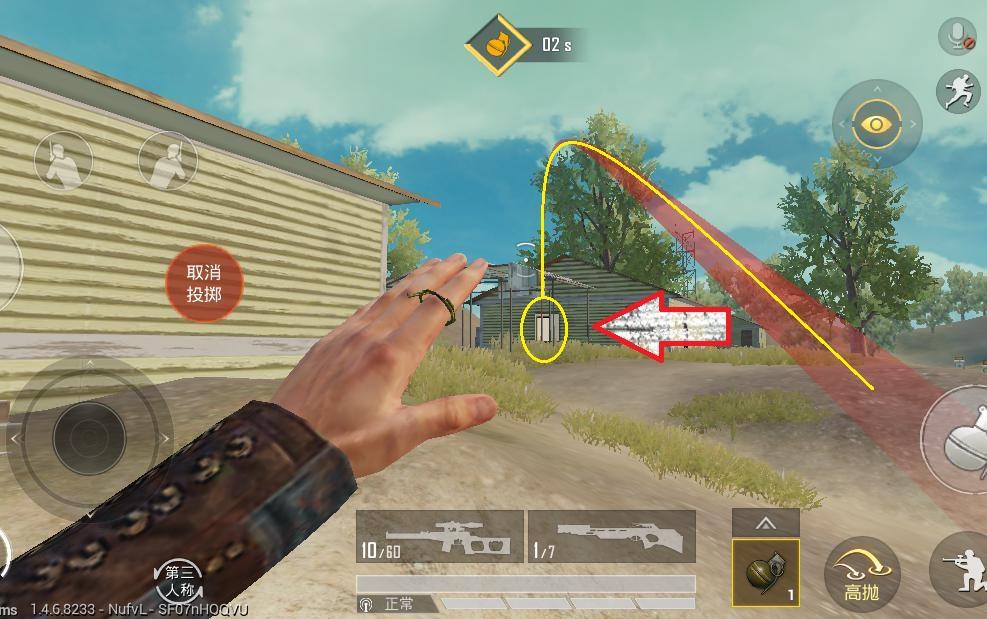Viewport: 987px width, 619px height.
Task: Tap the centre of the movement joystick
Action: pyautogui.click(x=88, y=438)
